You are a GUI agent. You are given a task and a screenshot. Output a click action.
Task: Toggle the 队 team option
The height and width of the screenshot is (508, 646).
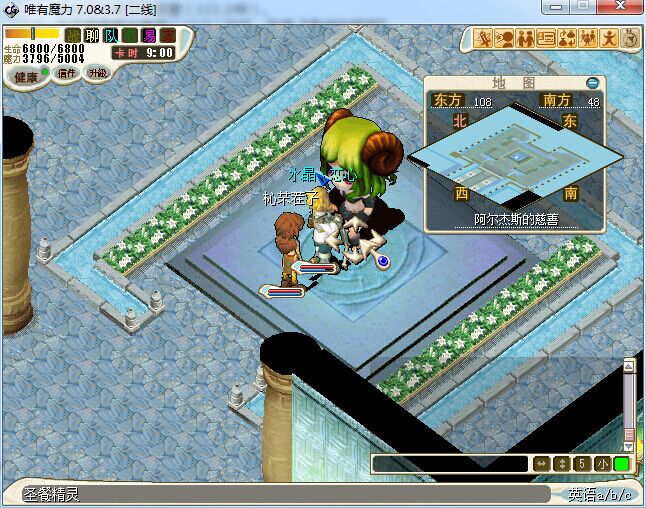click(110, 36)
